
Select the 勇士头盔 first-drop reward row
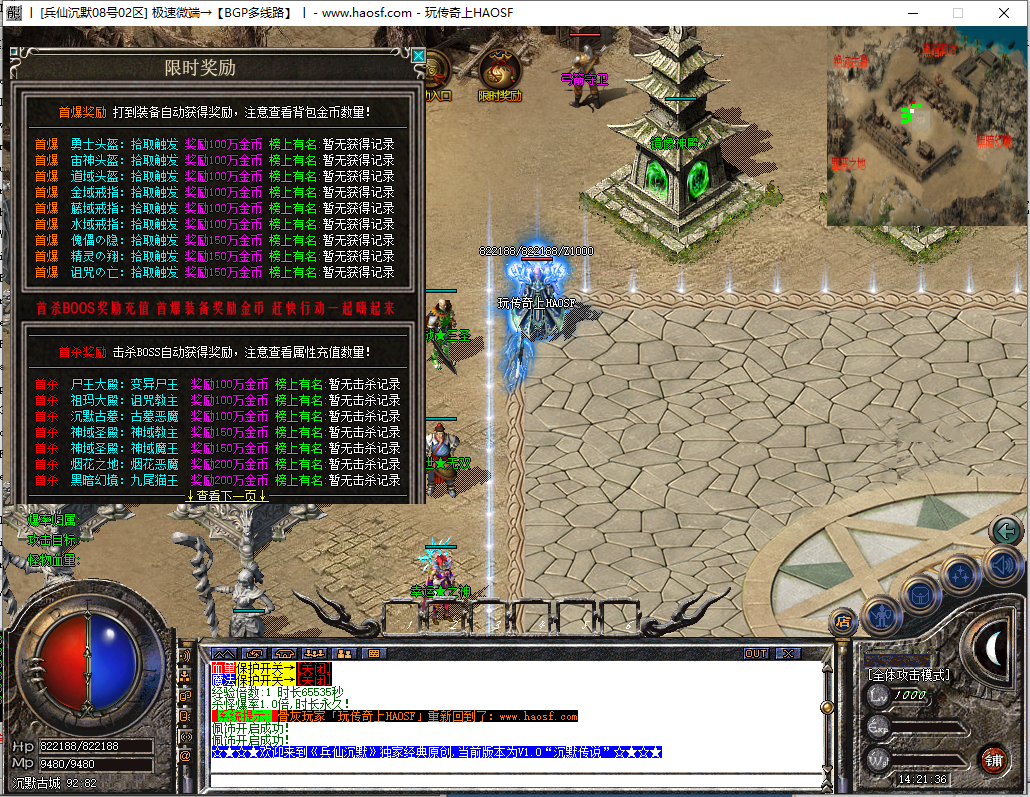(x=214, y=144)
